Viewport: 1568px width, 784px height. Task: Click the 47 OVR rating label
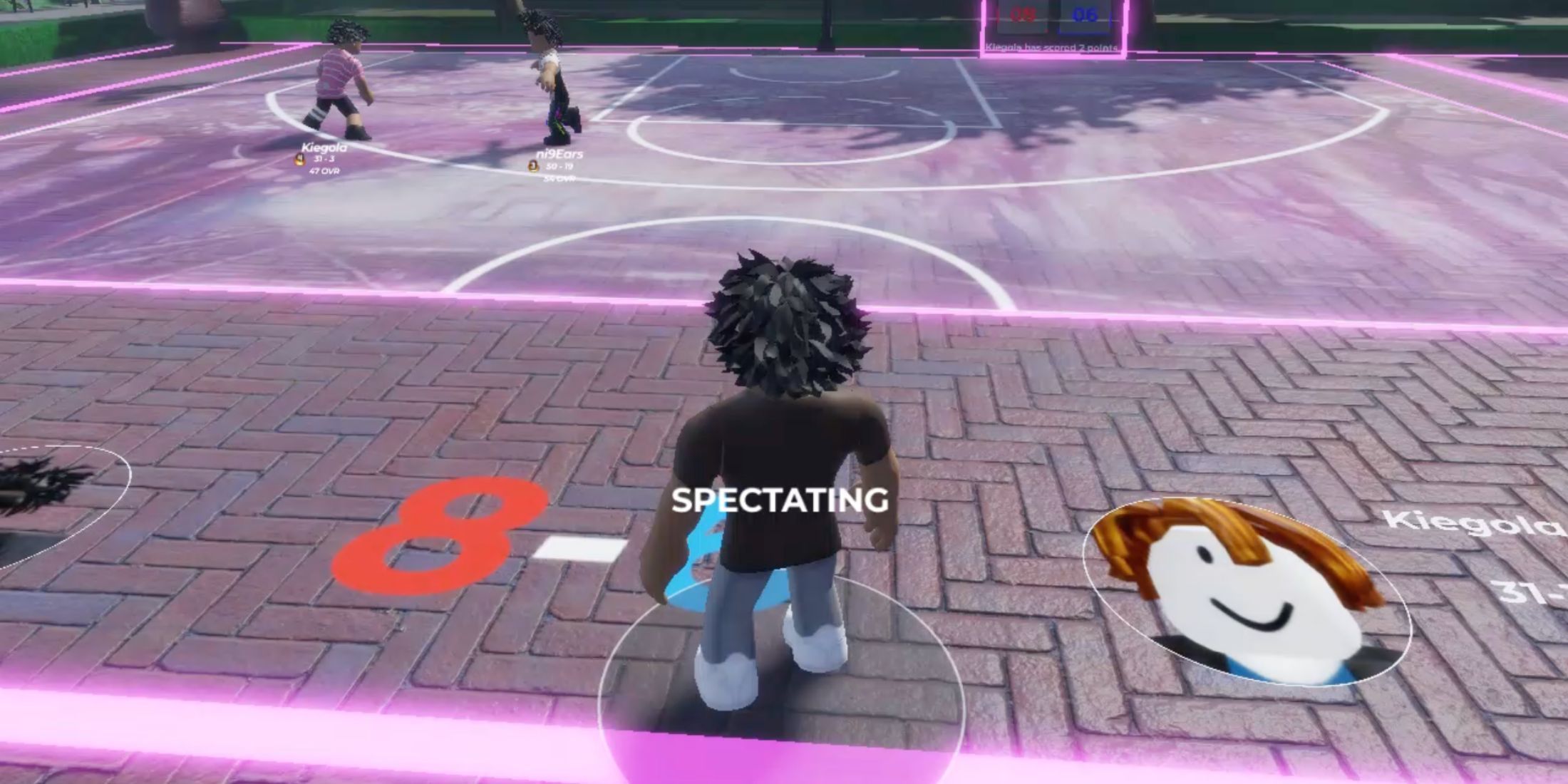click(325, 170)
